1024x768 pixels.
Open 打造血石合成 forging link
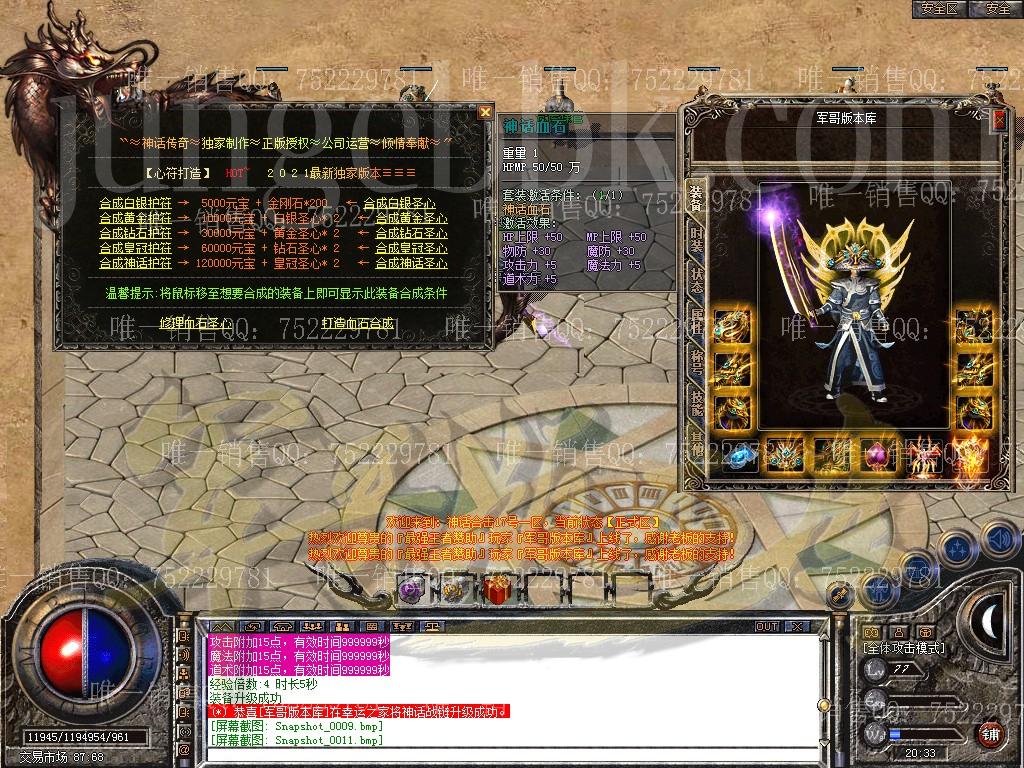357,323
